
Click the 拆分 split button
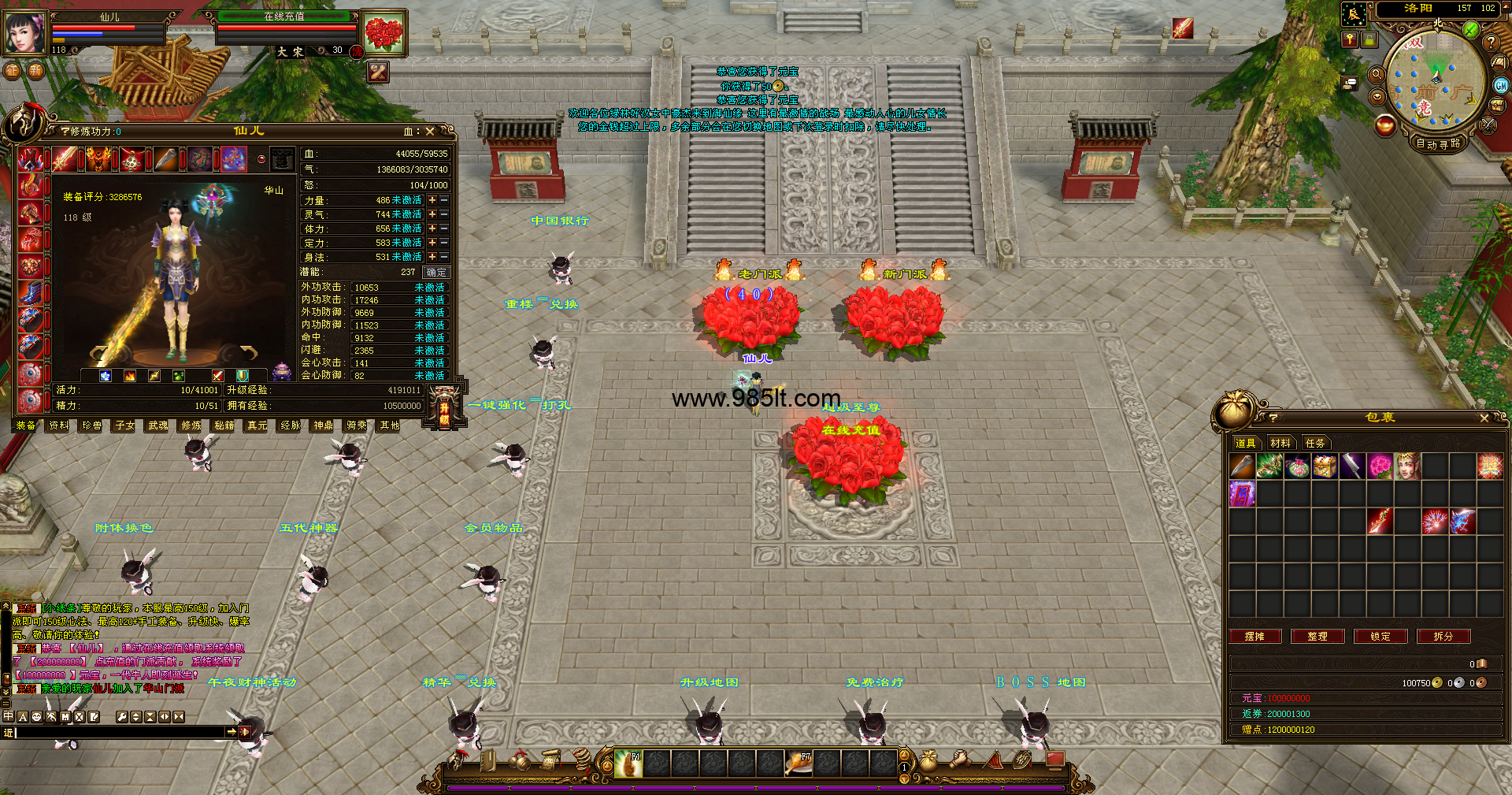click(x=1443, y=637)
